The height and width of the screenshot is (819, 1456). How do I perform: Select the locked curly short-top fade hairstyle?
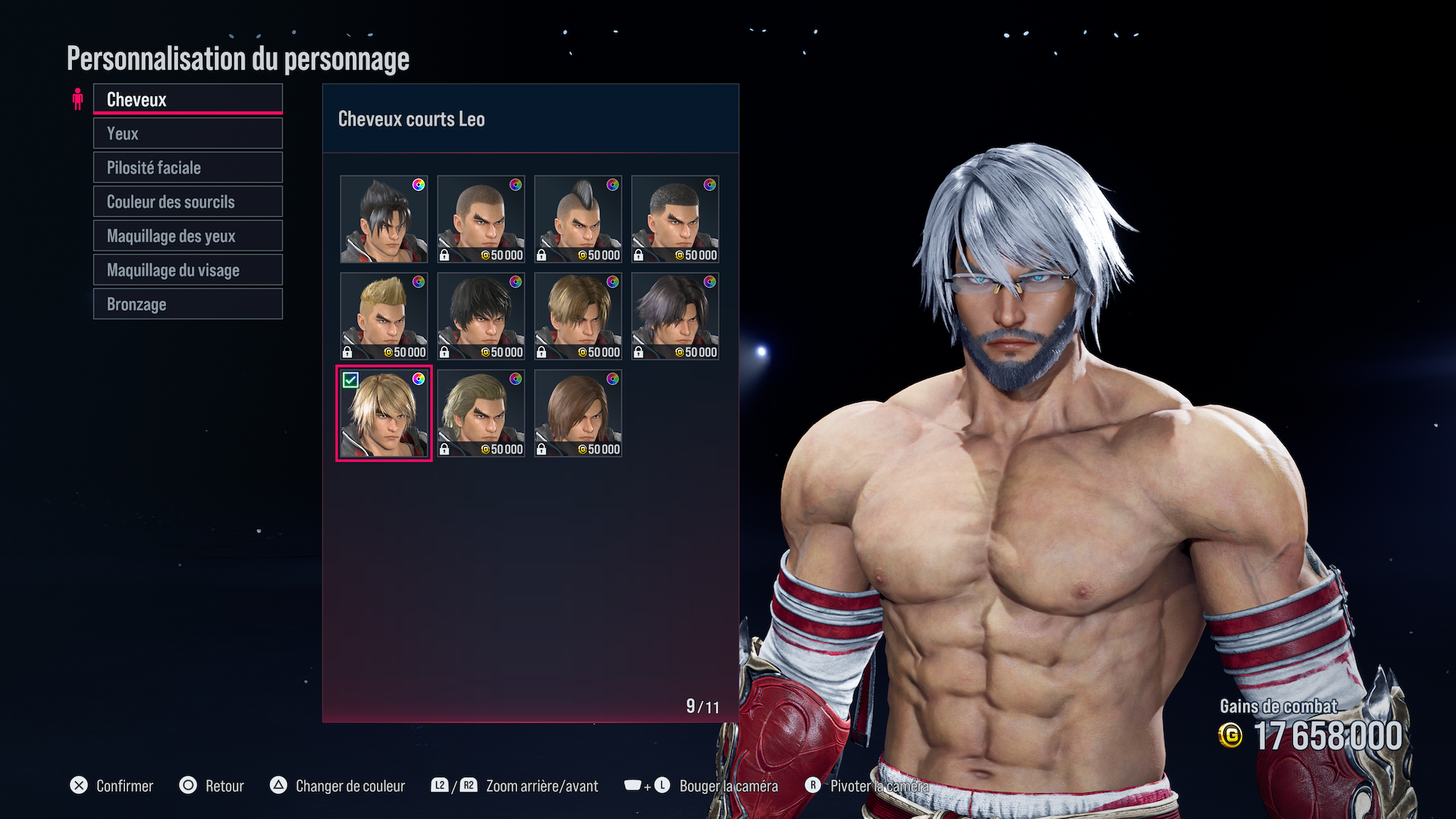[675, 219]
